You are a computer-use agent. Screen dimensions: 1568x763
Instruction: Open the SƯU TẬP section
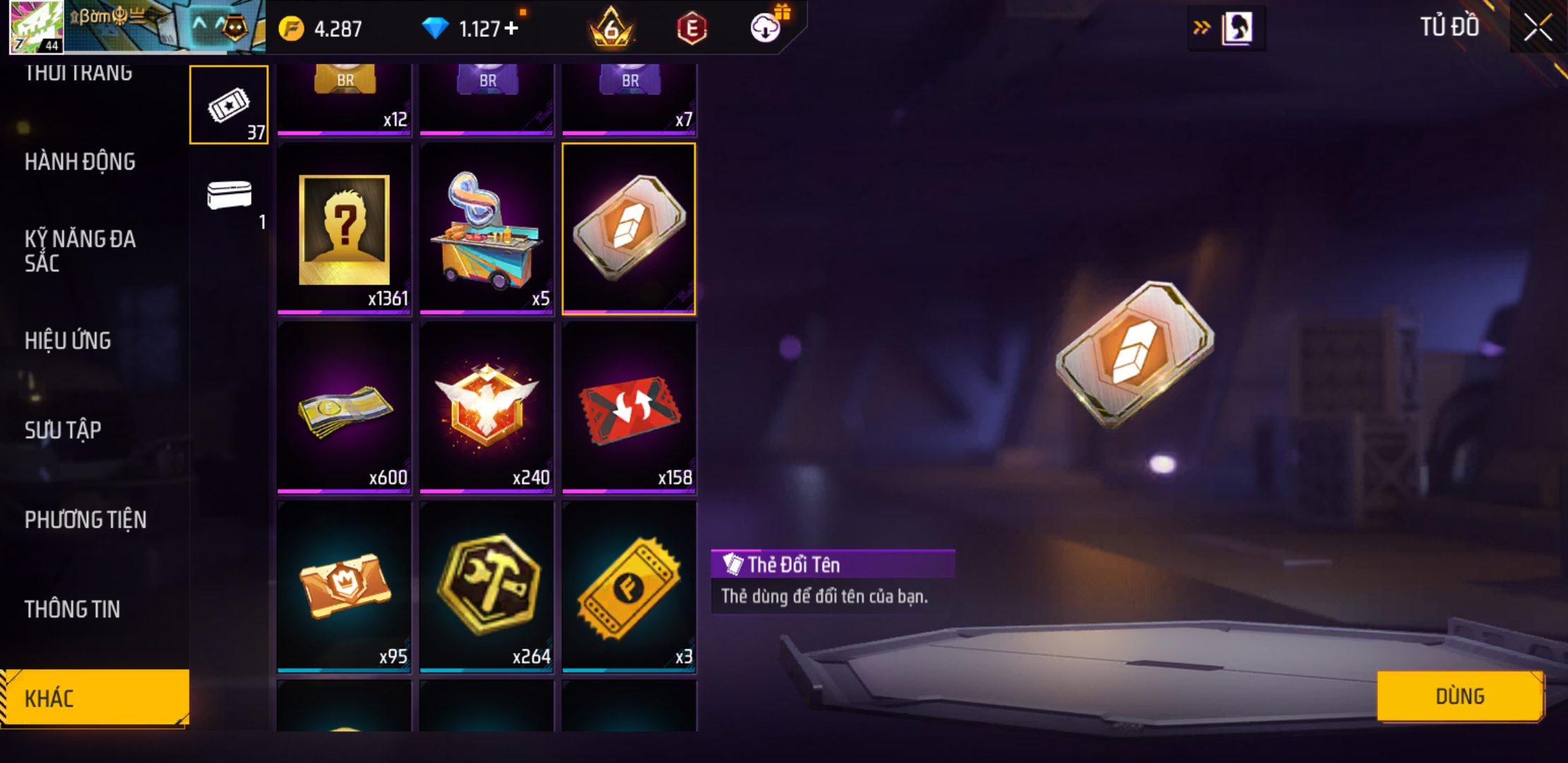pos(63,430)
